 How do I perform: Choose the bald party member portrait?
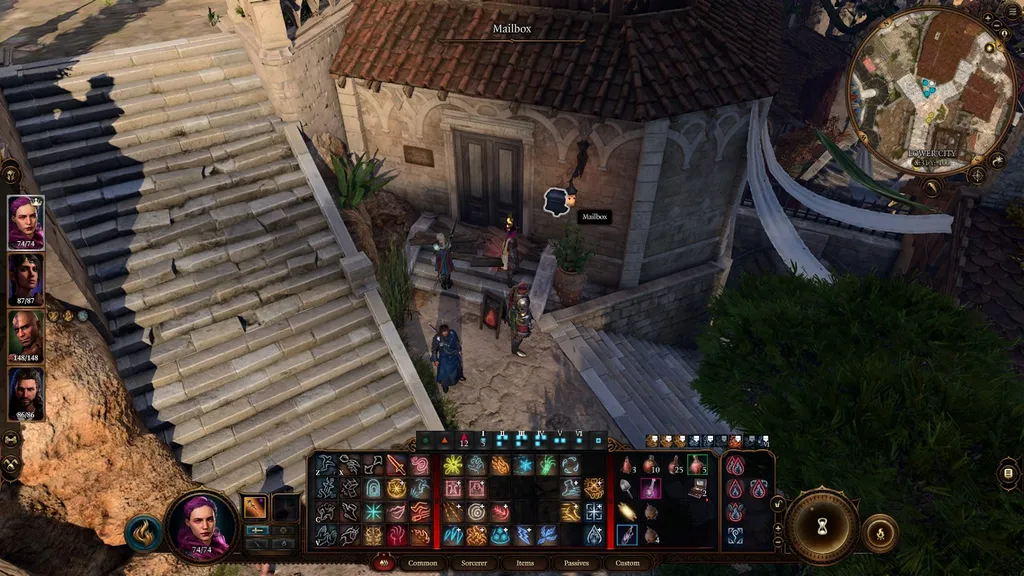click(26, 336)
